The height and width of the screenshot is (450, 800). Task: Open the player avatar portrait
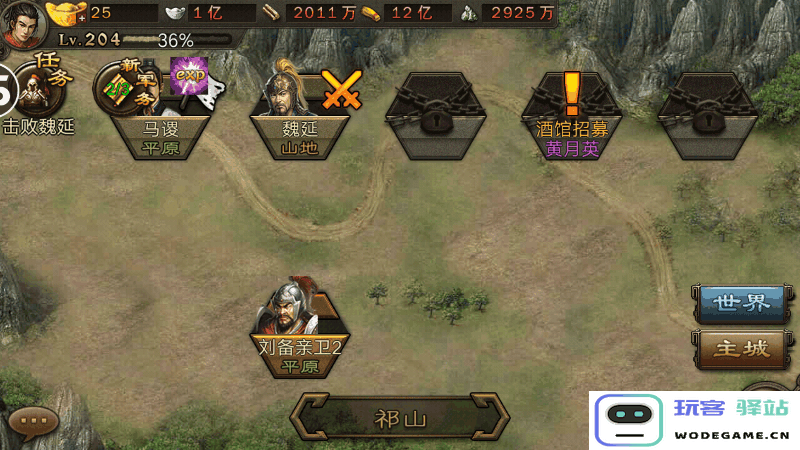click(22, 22)
